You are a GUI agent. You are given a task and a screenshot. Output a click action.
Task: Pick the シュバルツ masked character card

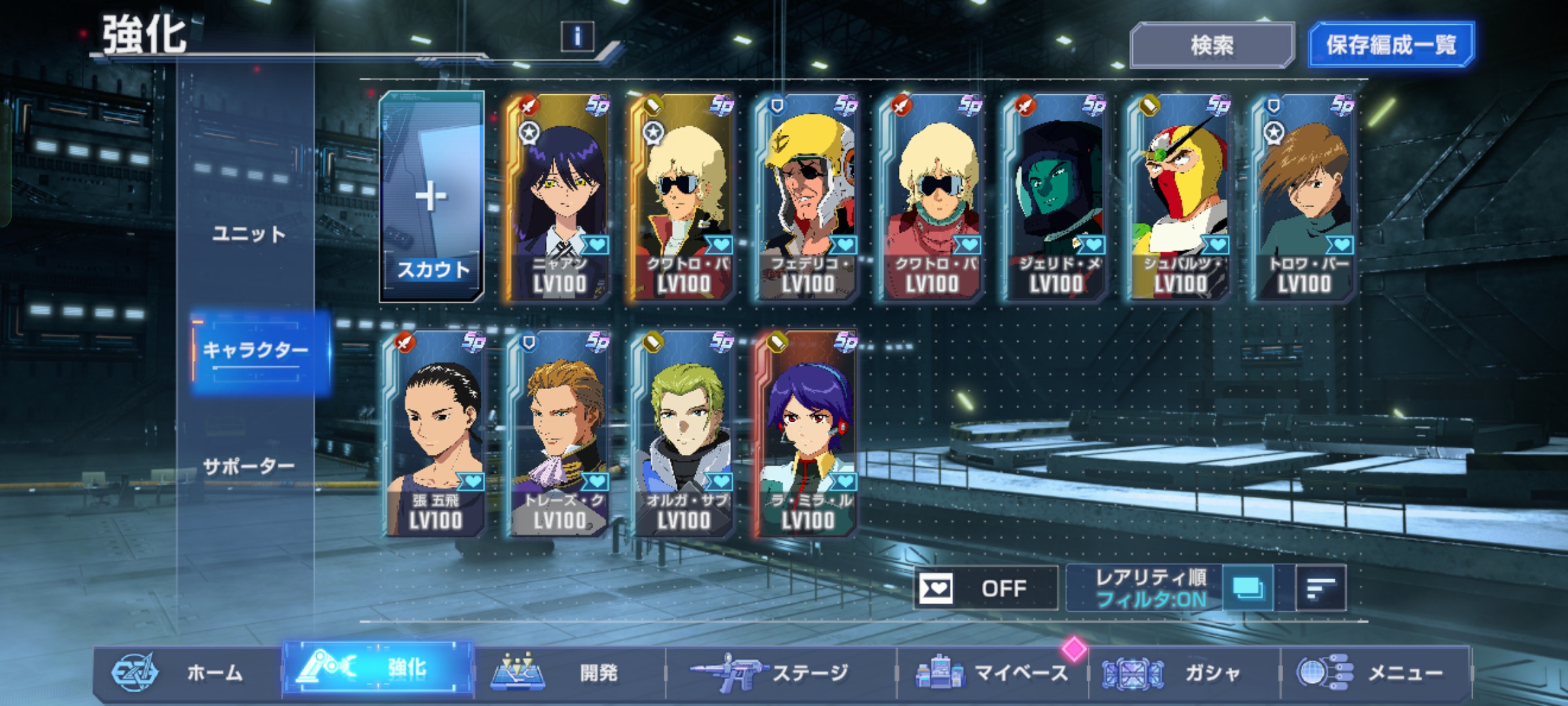pyautogui.click(x=1179, y=197)
